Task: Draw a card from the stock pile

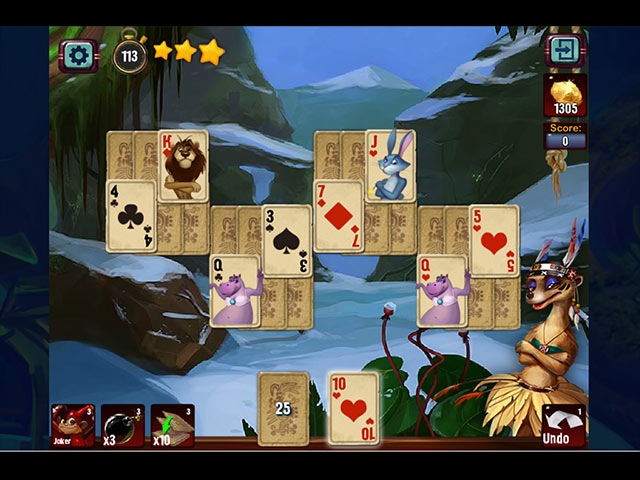Action: 283,407
